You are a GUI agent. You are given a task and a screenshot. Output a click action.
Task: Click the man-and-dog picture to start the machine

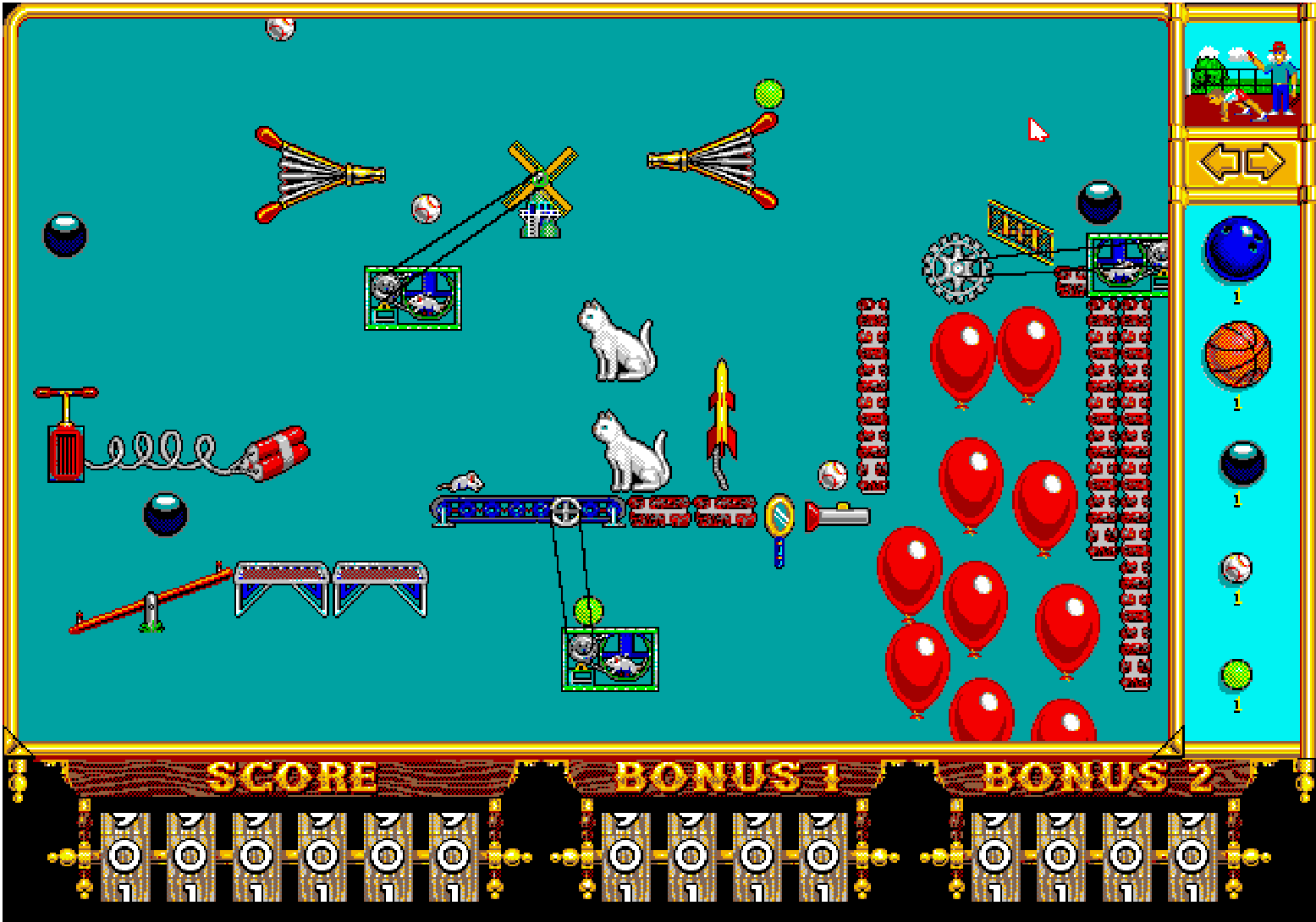[1242, 80]
